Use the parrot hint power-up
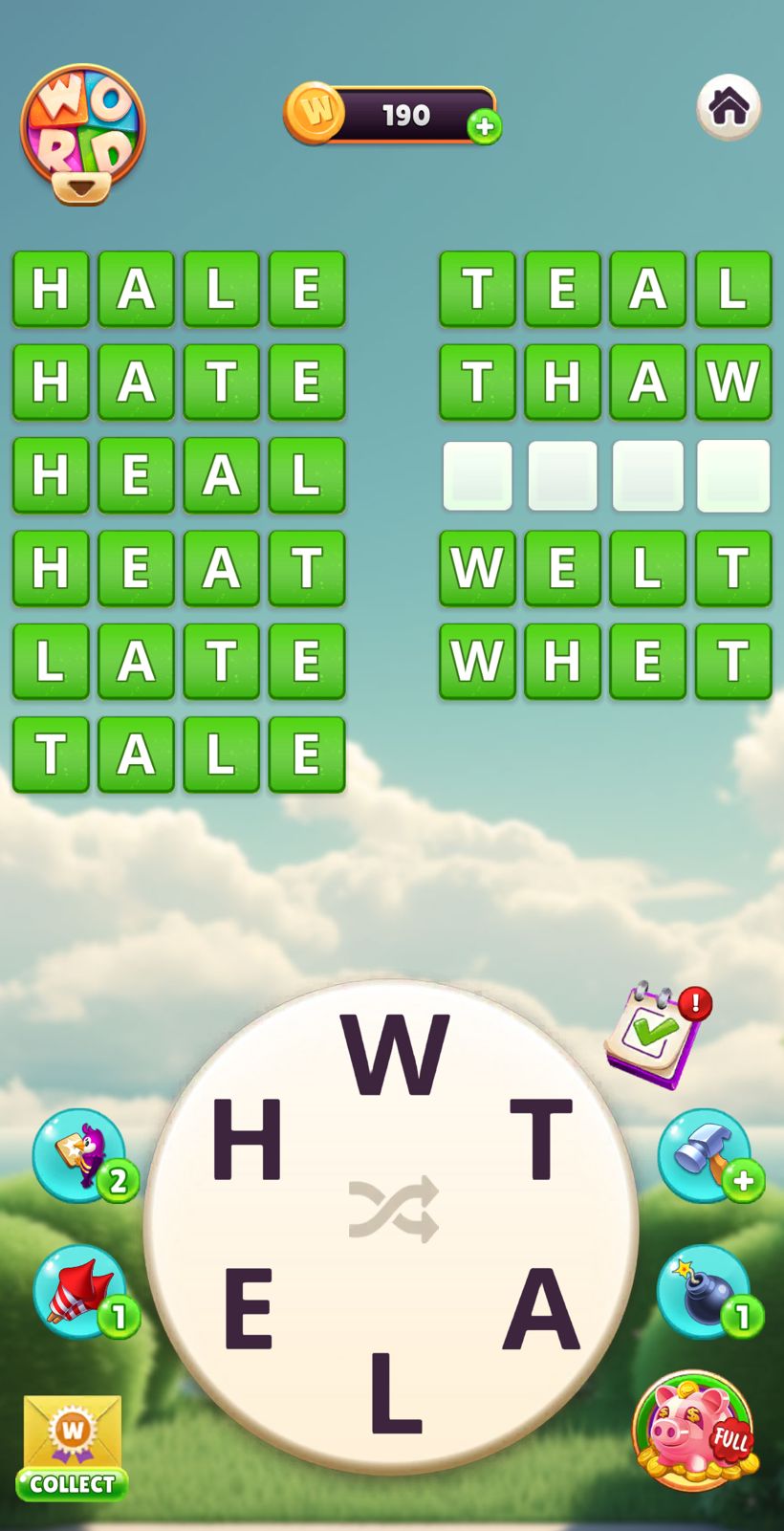Screen dimensions: 784x1531 click(x=80, y=1155)
